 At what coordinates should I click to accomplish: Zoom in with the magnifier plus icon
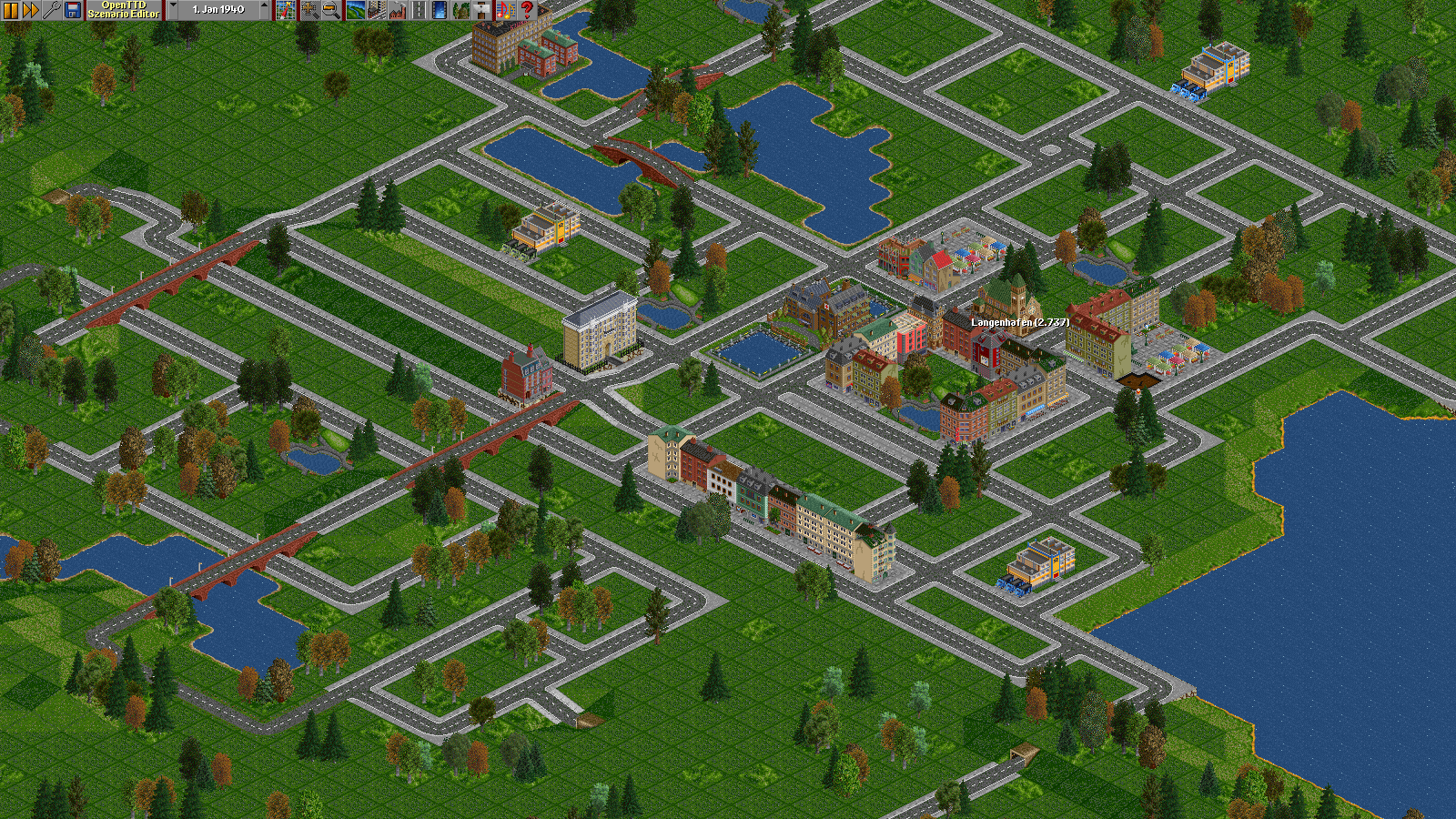click(x=309, y=10)
